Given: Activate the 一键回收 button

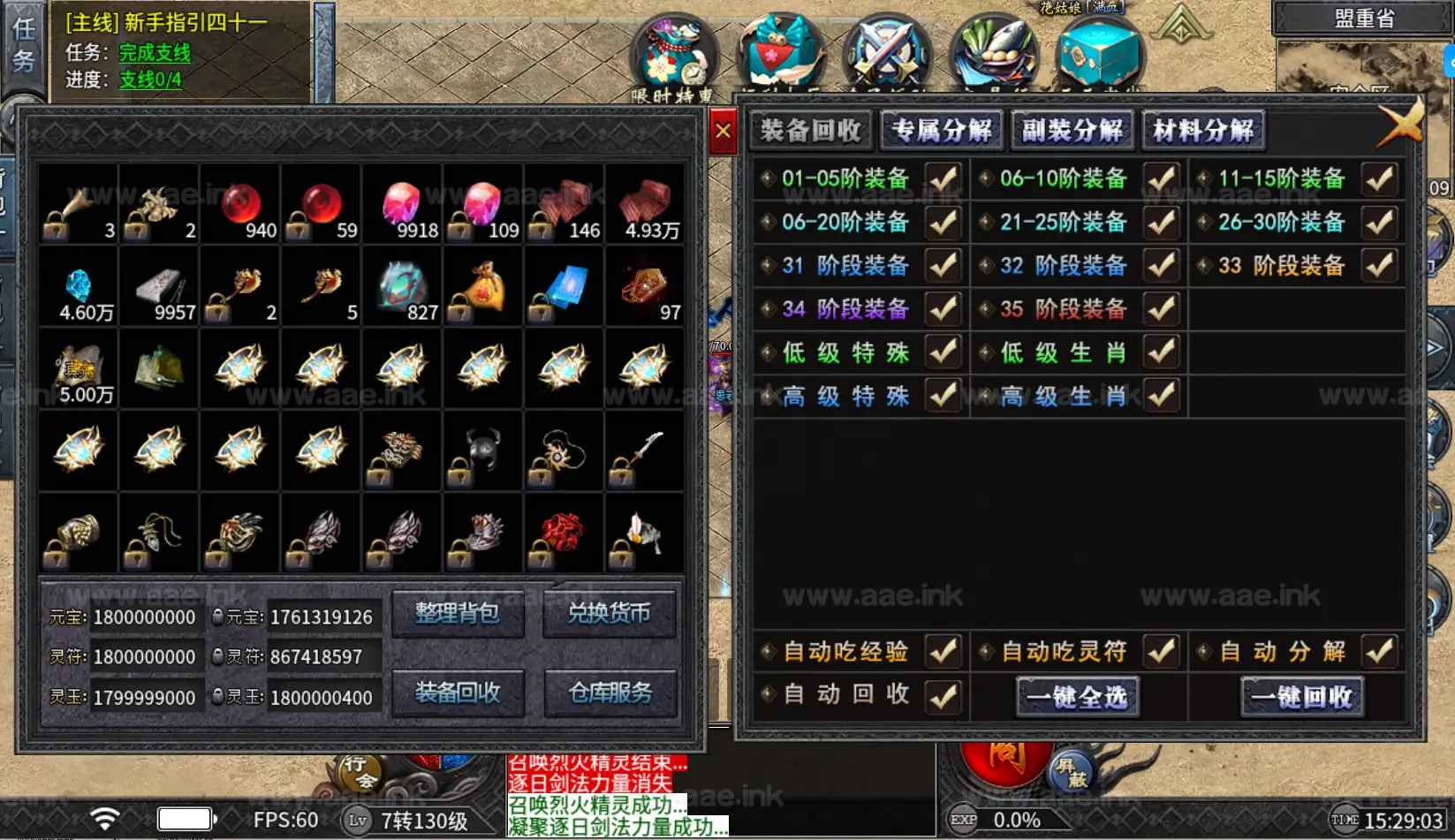Looking at the screenshot, I should (x=1302, y=697).
